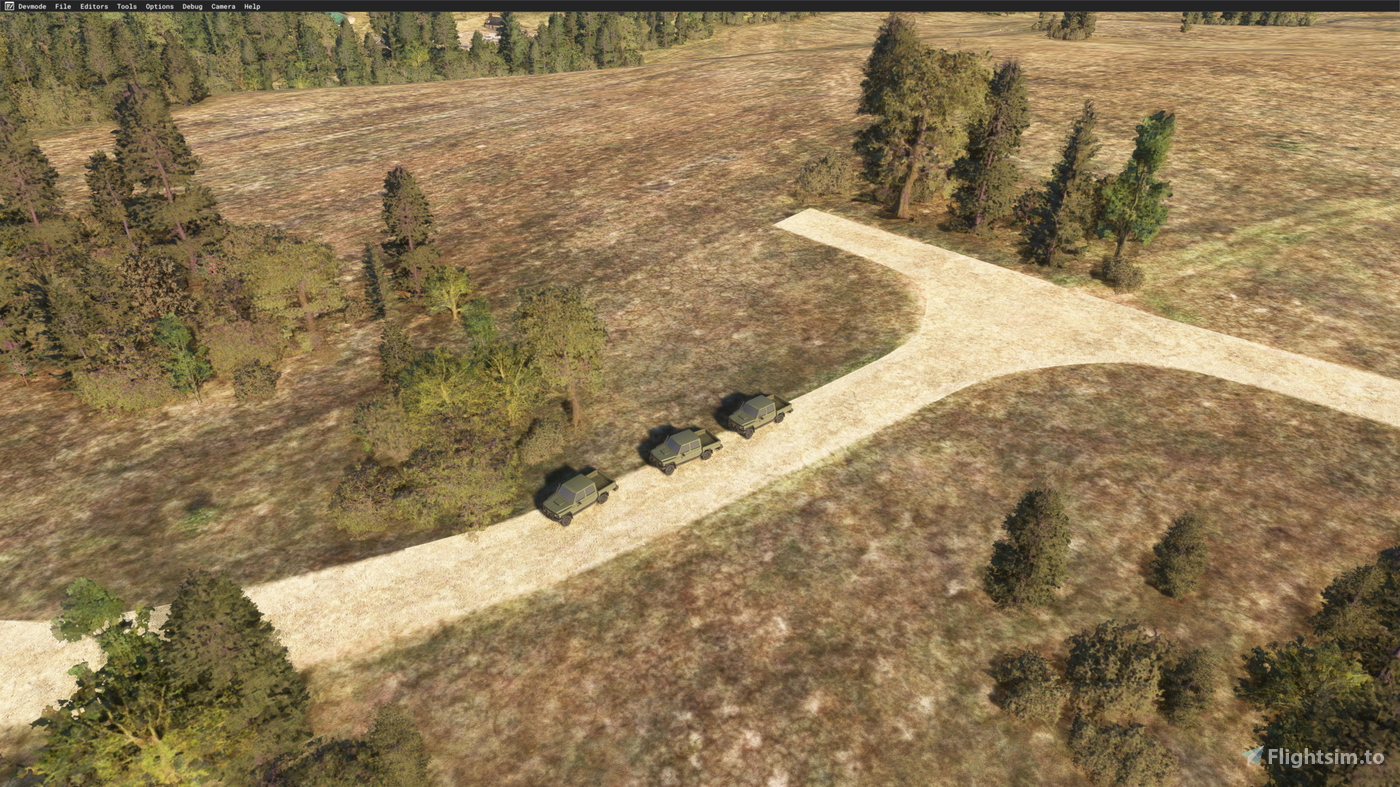Open the Help menu
This screenshot has height=787, width=1400.
coord(250,5)
